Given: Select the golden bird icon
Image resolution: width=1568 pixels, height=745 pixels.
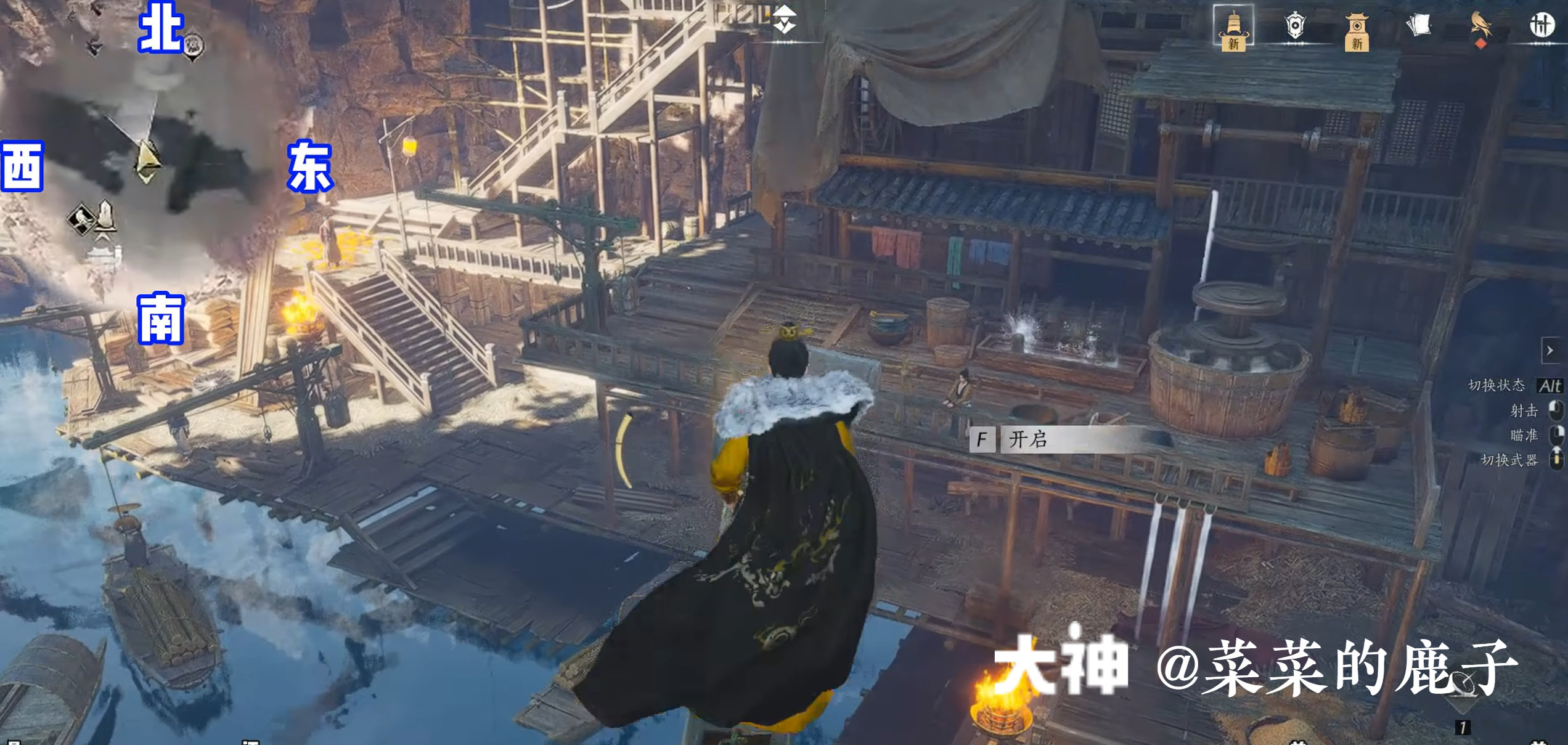Looking at the screenshot, I should click(1480, 26).
